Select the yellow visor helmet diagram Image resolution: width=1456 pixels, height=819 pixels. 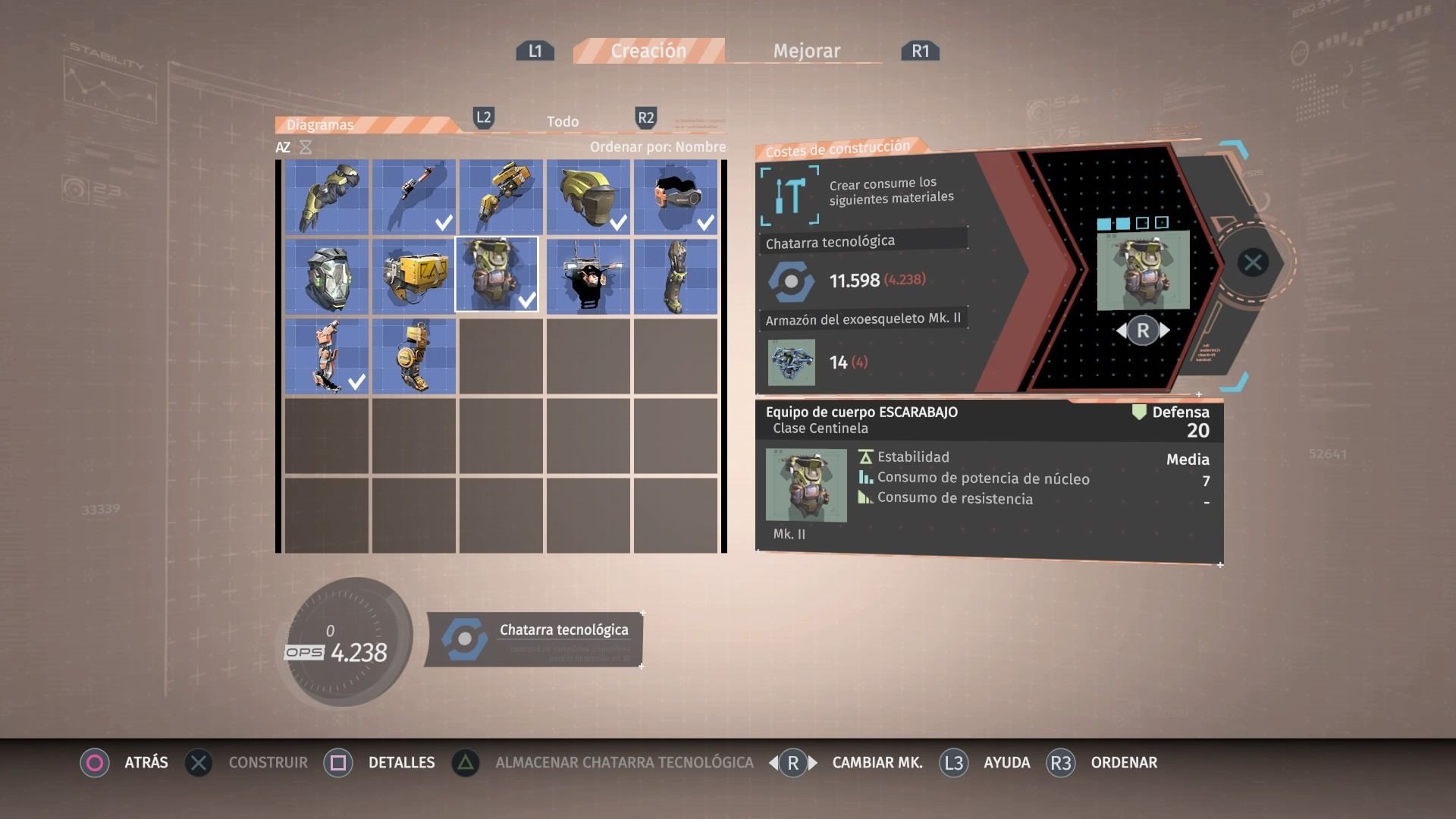coord(588,196)
